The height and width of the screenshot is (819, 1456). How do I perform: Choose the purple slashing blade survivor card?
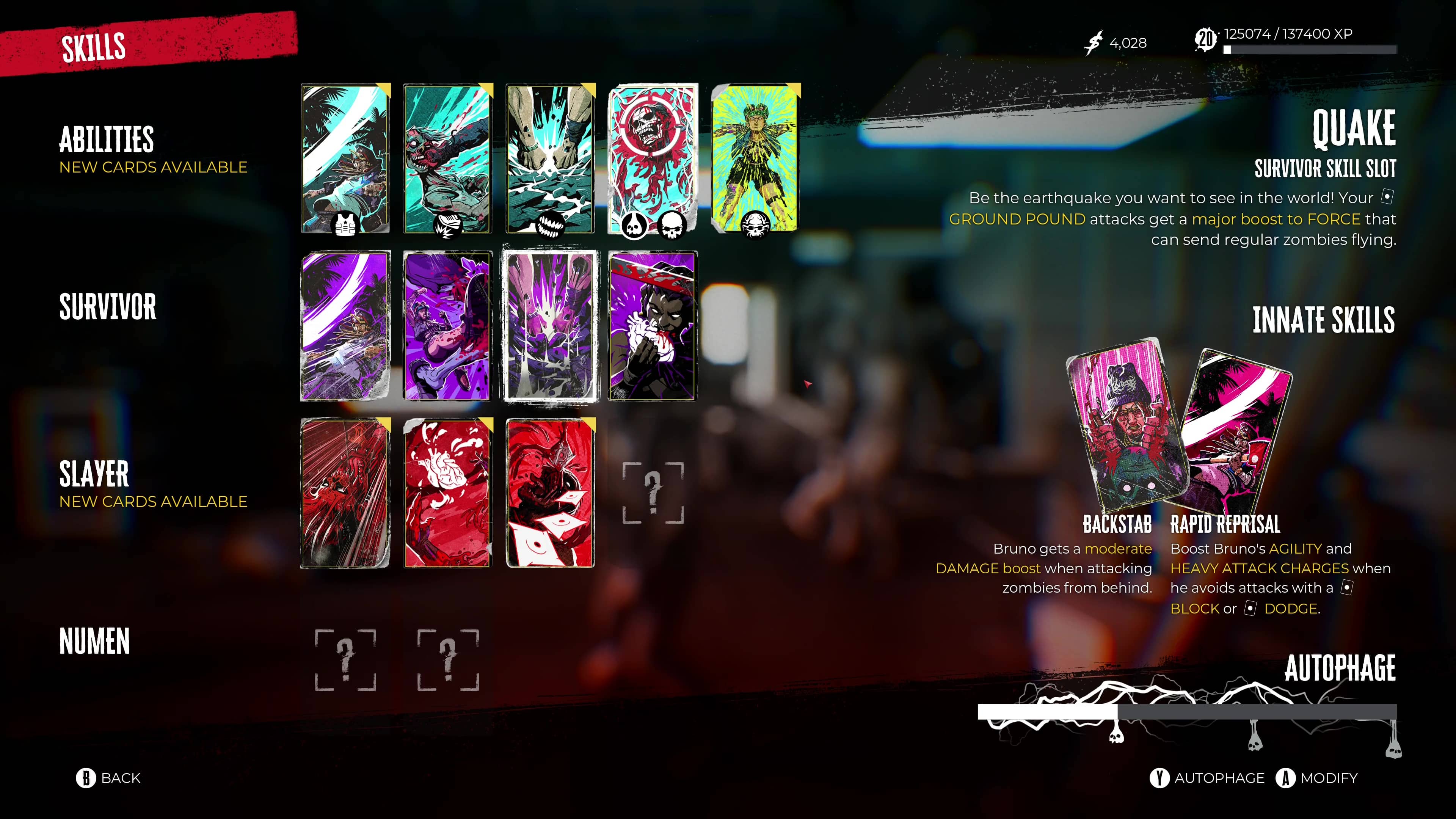coord(345,326)
